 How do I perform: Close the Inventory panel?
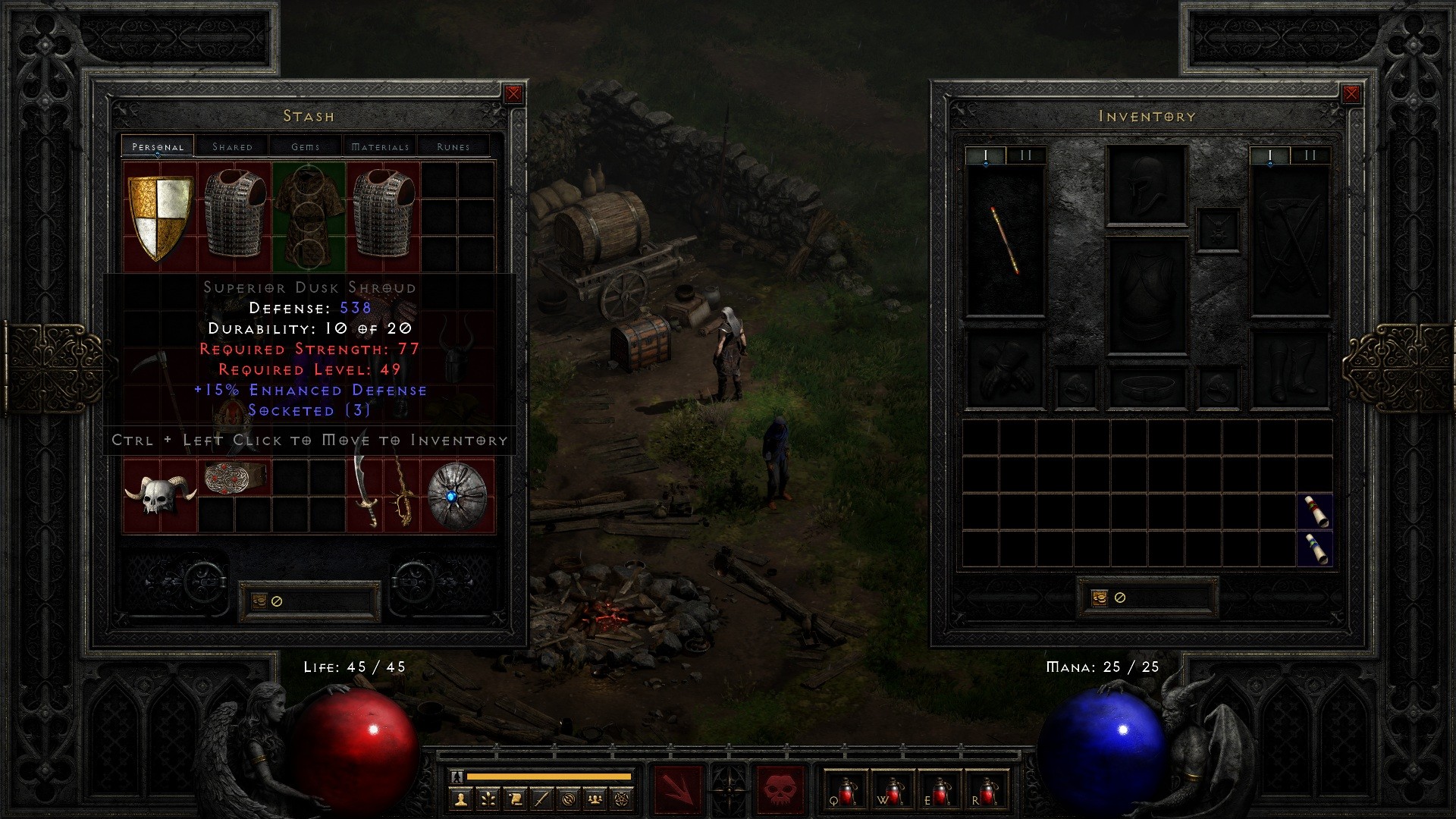pos(1351,94)
